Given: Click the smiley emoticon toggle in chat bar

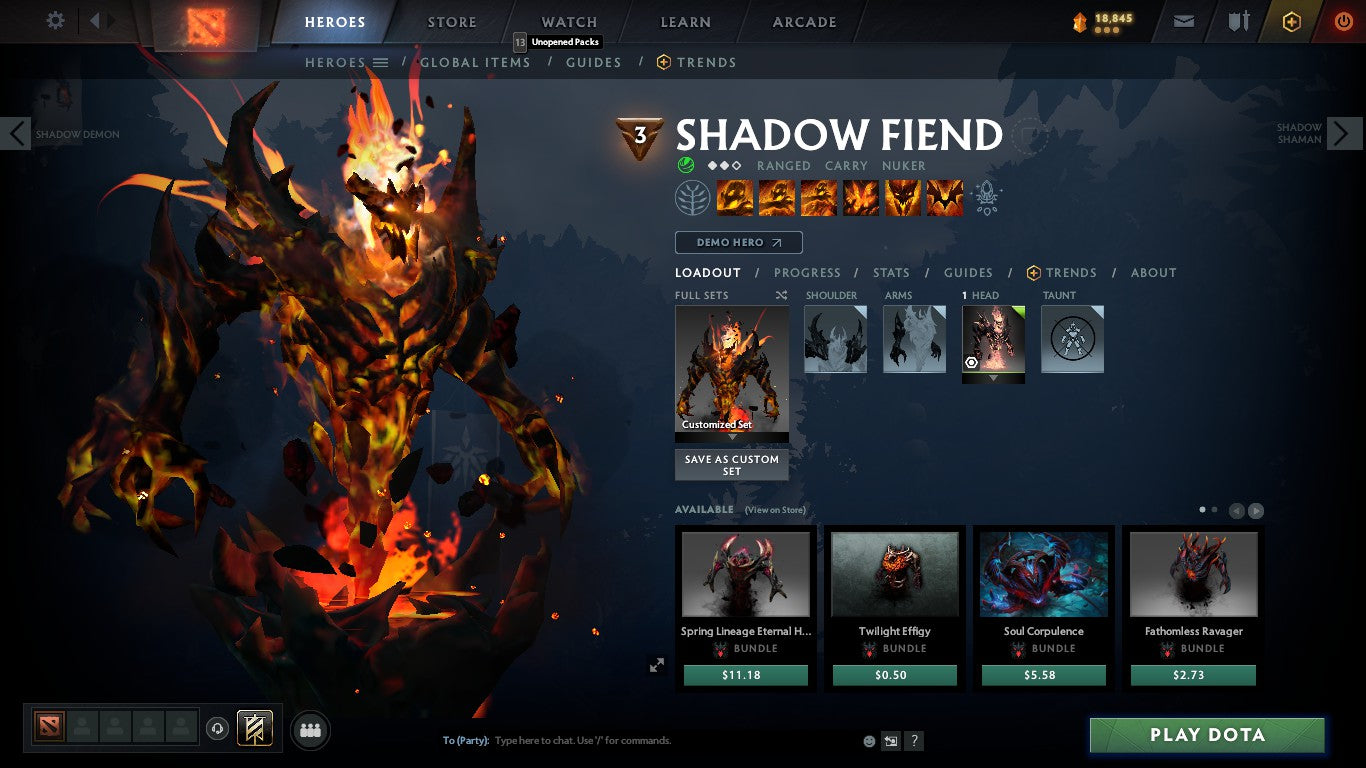Looking at the screenshot, I should [x=868, y=740].
